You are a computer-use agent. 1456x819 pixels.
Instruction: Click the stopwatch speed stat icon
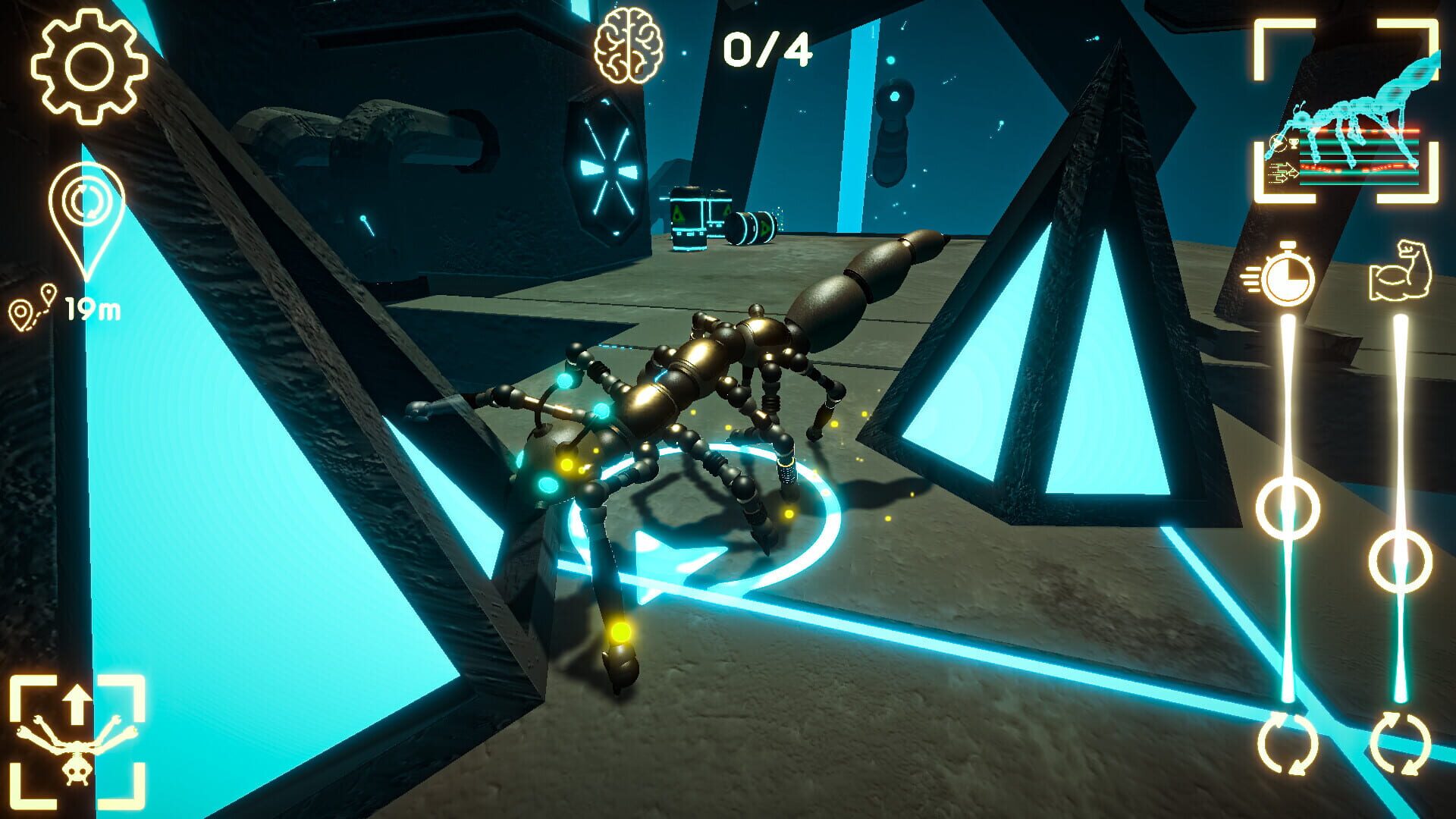1288,279
